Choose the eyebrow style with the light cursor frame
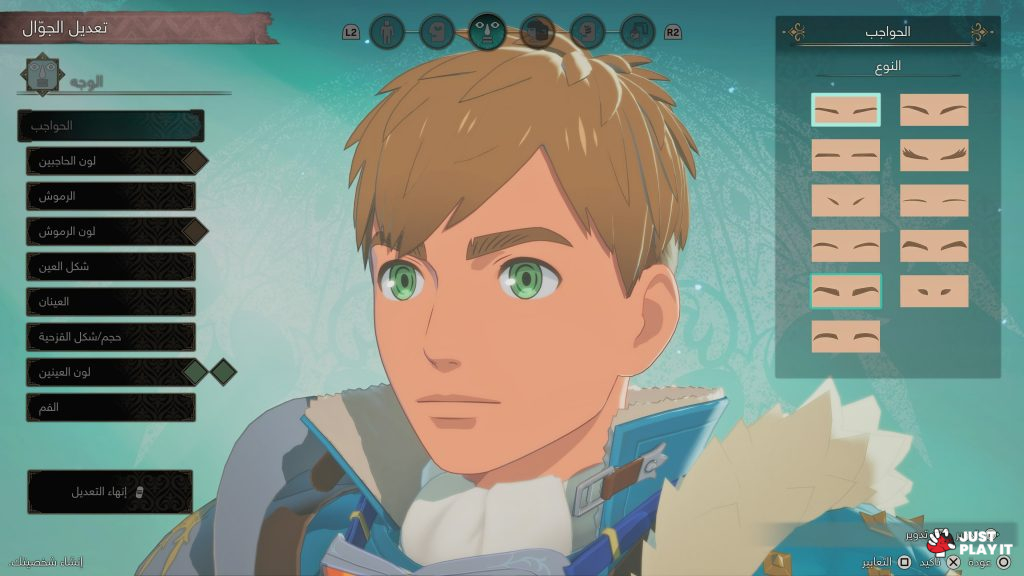 coord(846,109)
